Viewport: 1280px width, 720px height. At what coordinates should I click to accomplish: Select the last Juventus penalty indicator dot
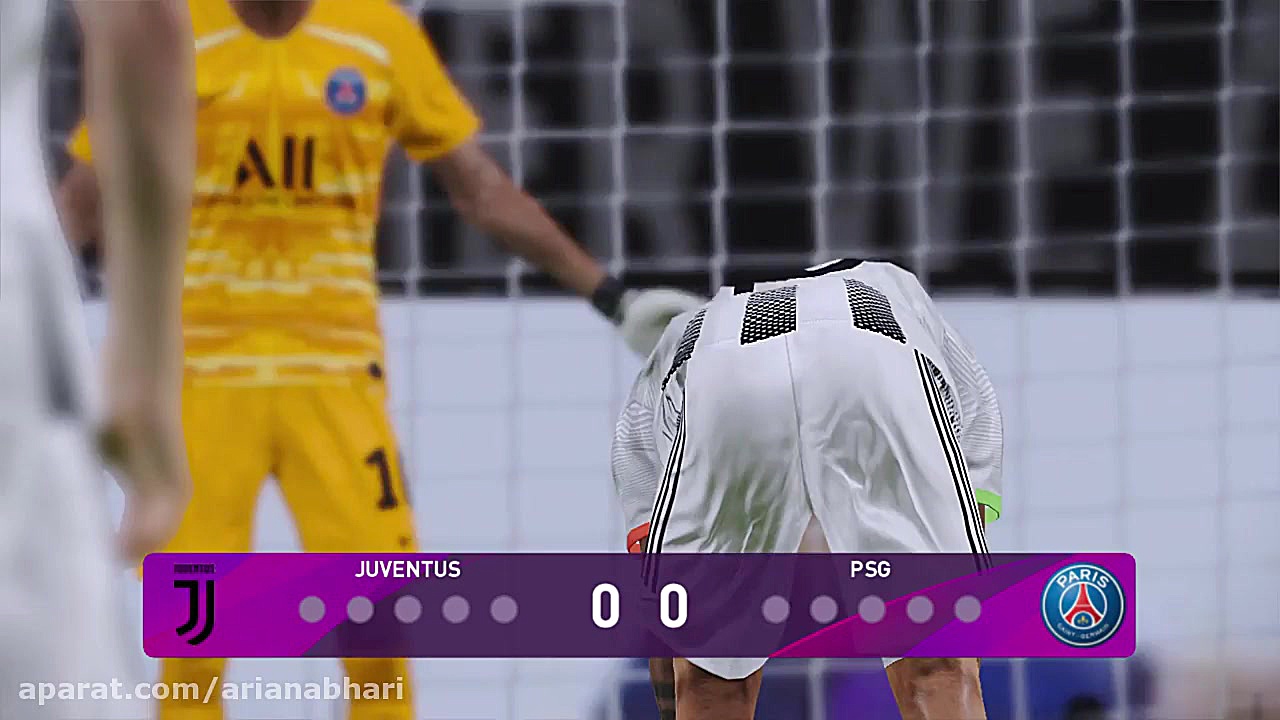[x=505, y=608]
